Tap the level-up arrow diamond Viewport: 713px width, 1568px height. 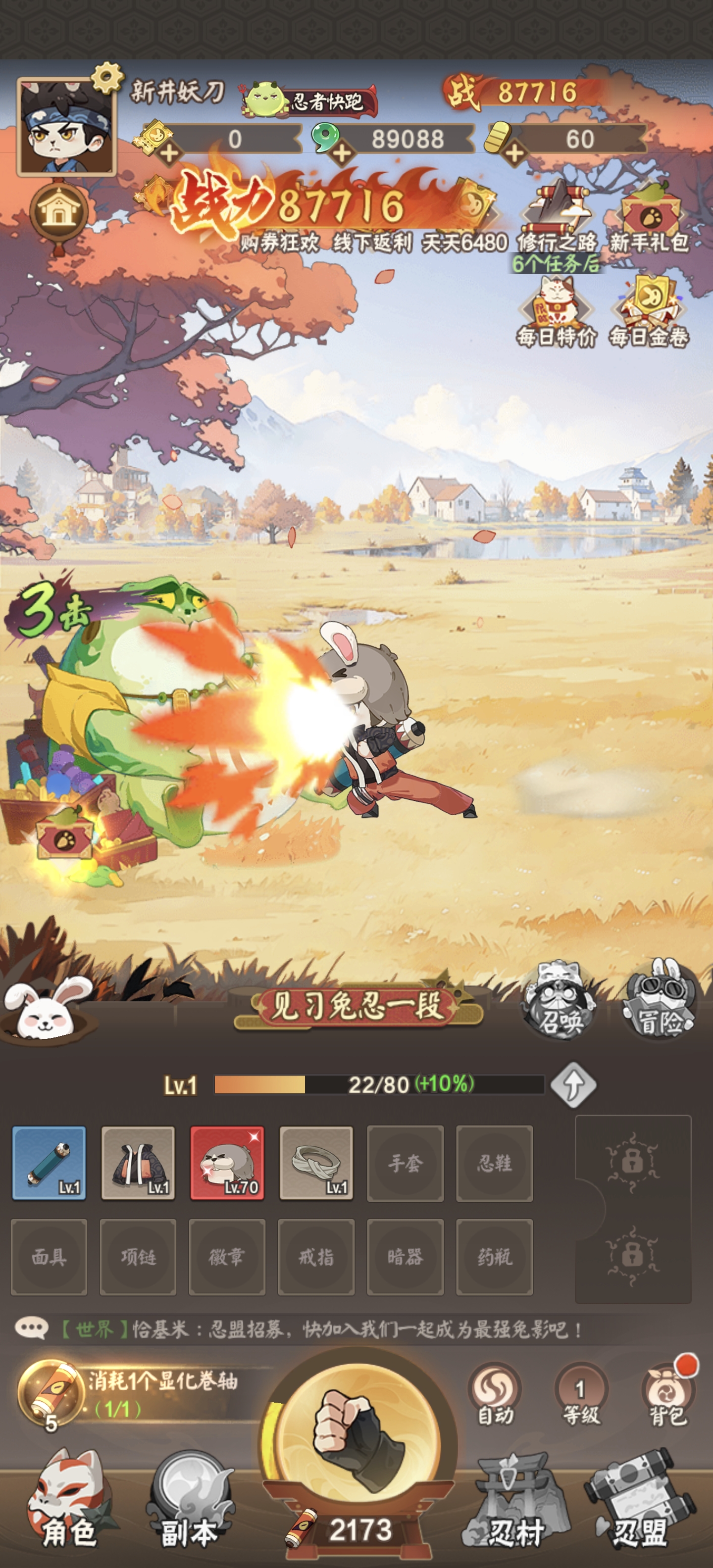[573, 1085]
